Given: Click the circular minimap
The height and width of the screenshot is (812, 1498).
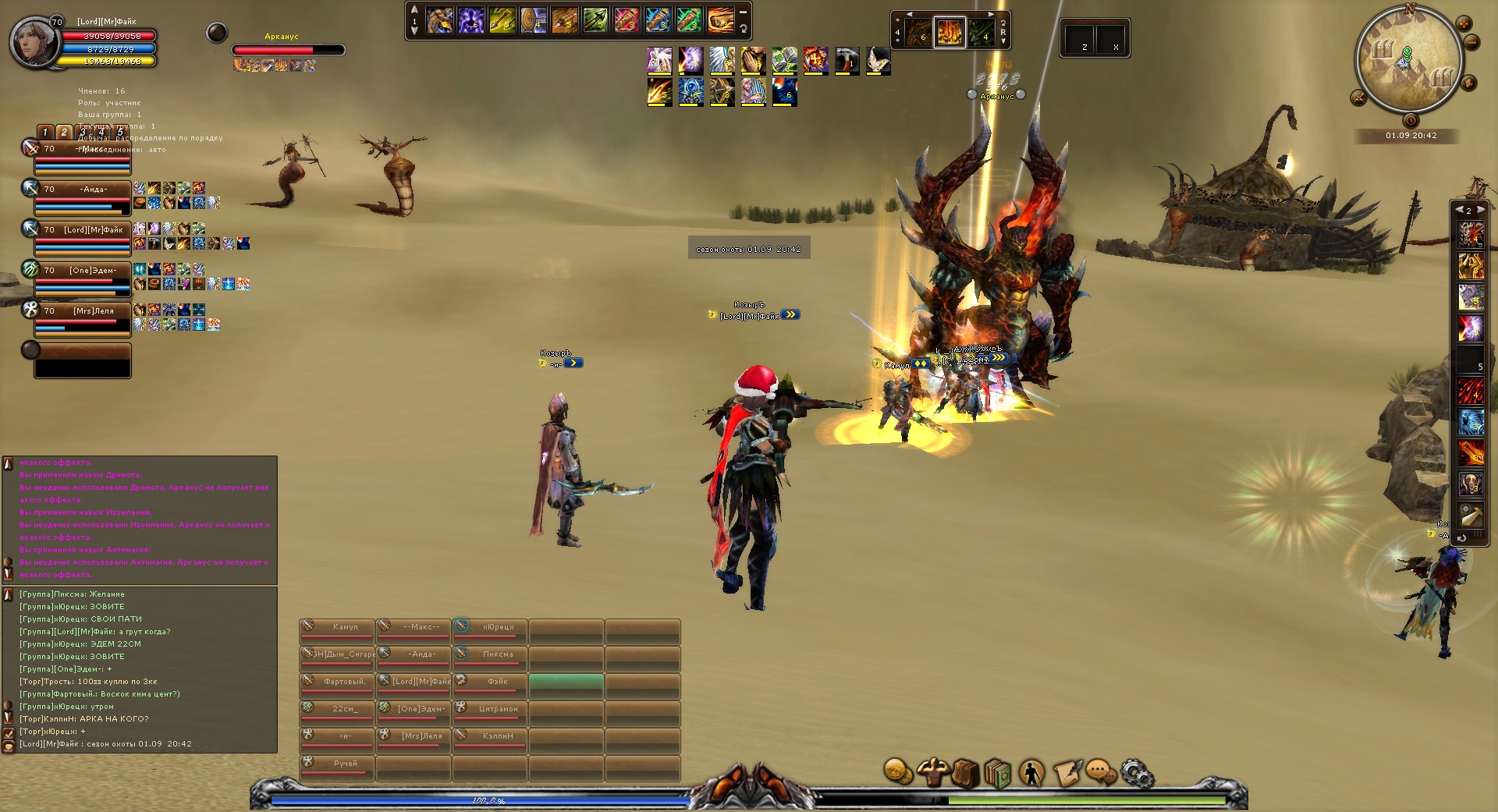Looking at the screenshot, I should pos(1409,60).
